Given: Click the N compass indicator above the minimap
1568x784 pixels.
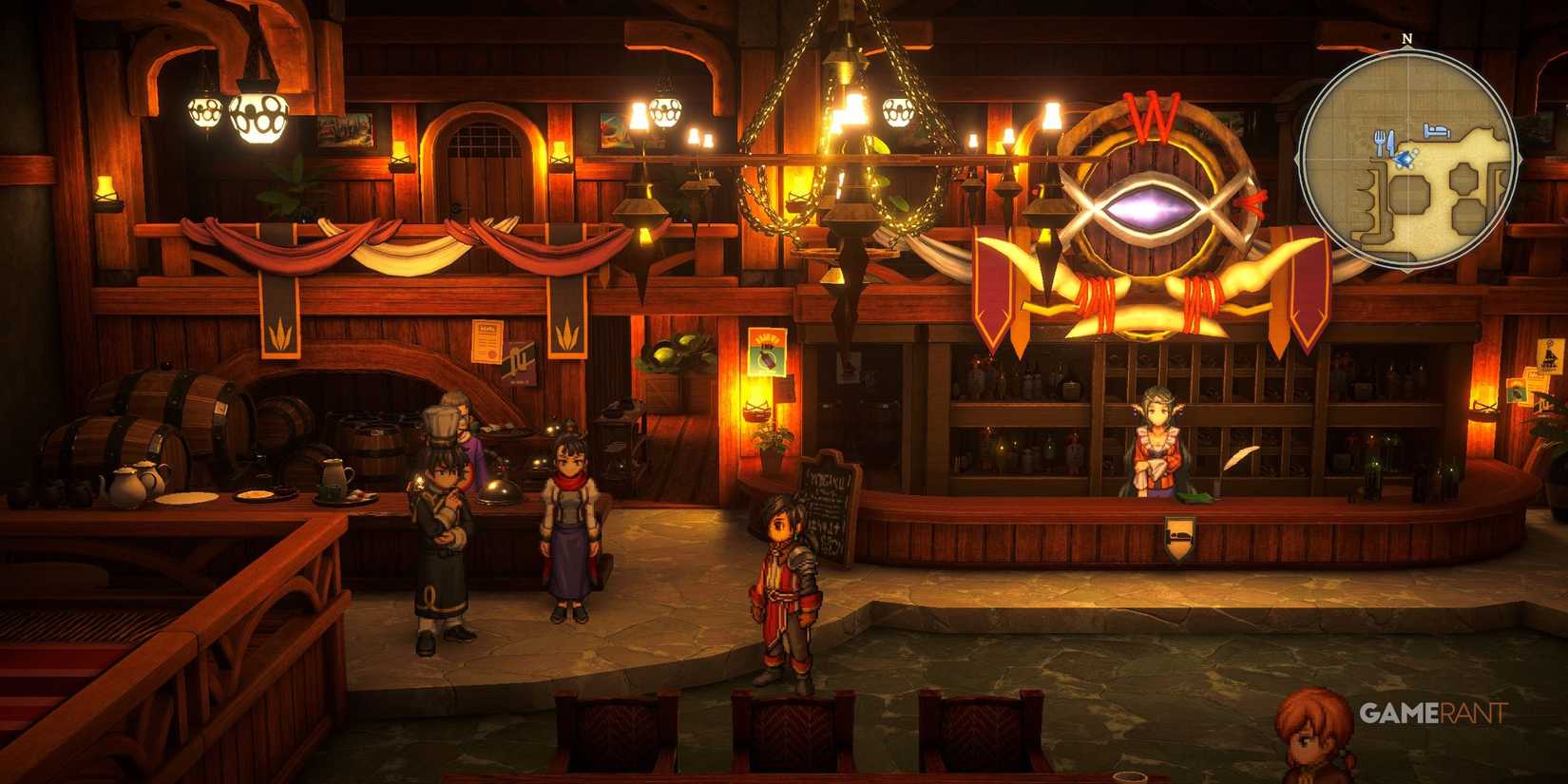Looking at the screenshot, I should click(1406, 38).
